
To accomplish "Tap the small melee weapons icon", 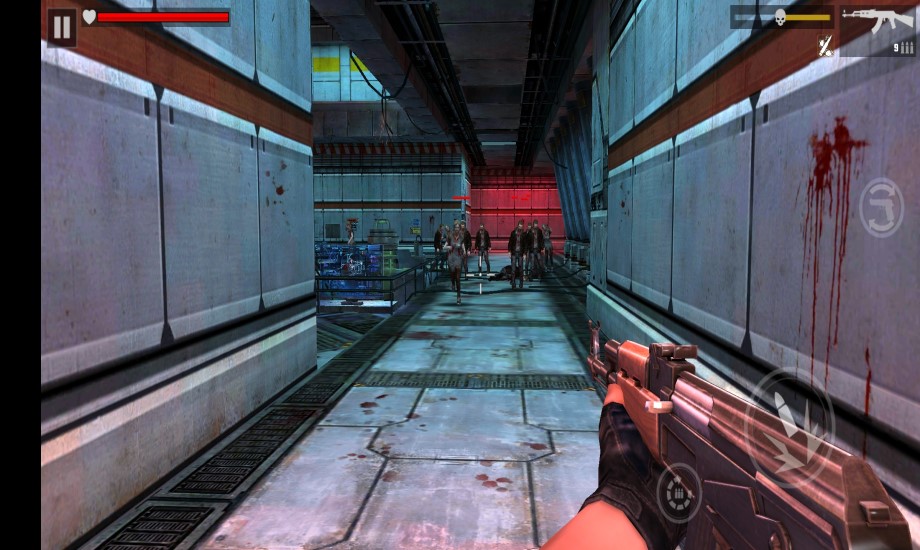I will 825,45.
